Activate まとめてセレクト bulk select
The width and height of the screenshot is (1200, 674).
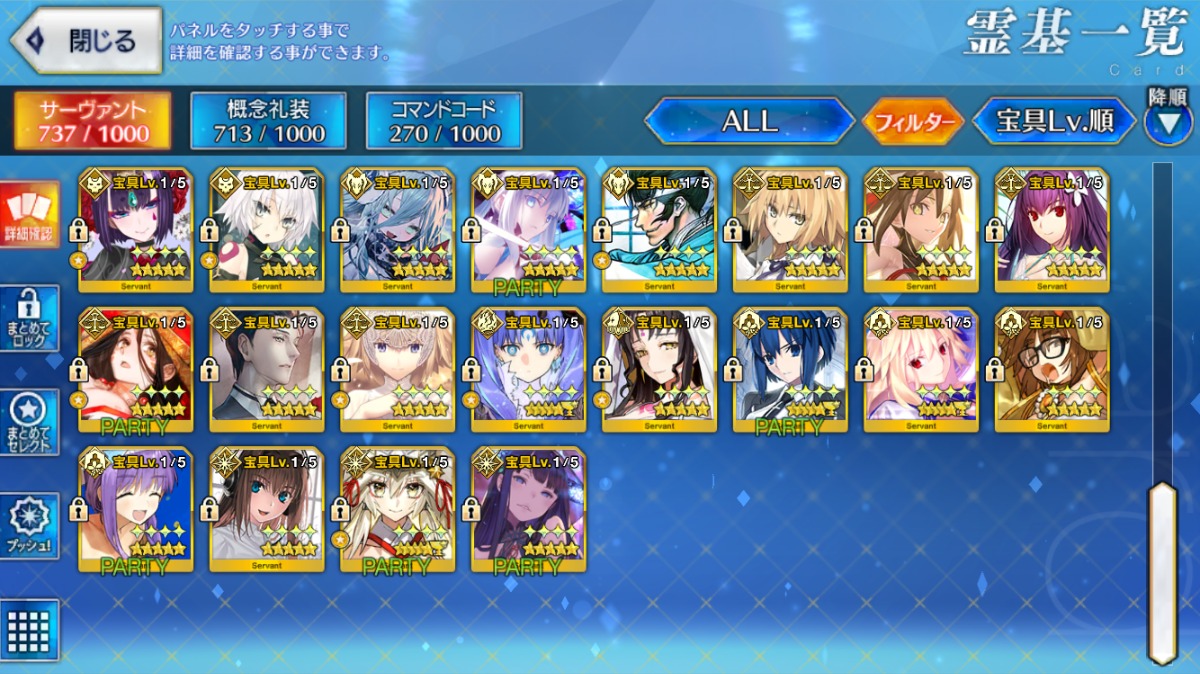[29, 422]
